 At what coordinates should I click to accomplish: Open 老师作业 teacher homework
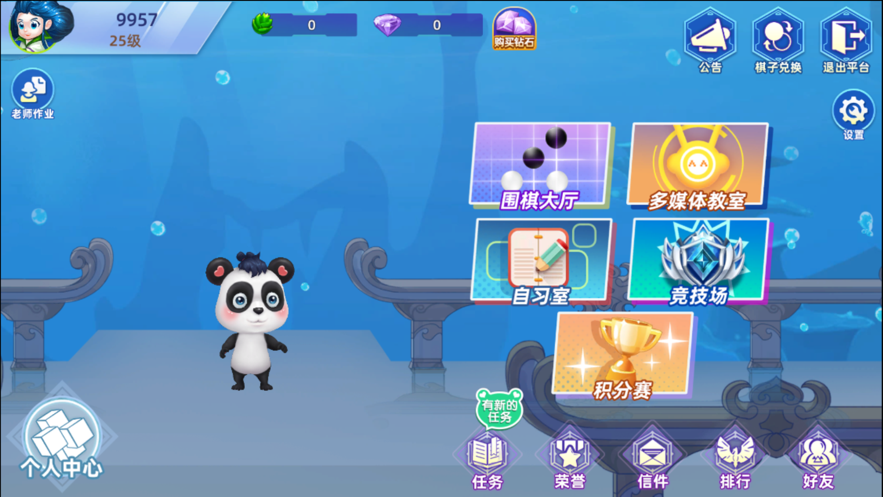pos(33,94)
